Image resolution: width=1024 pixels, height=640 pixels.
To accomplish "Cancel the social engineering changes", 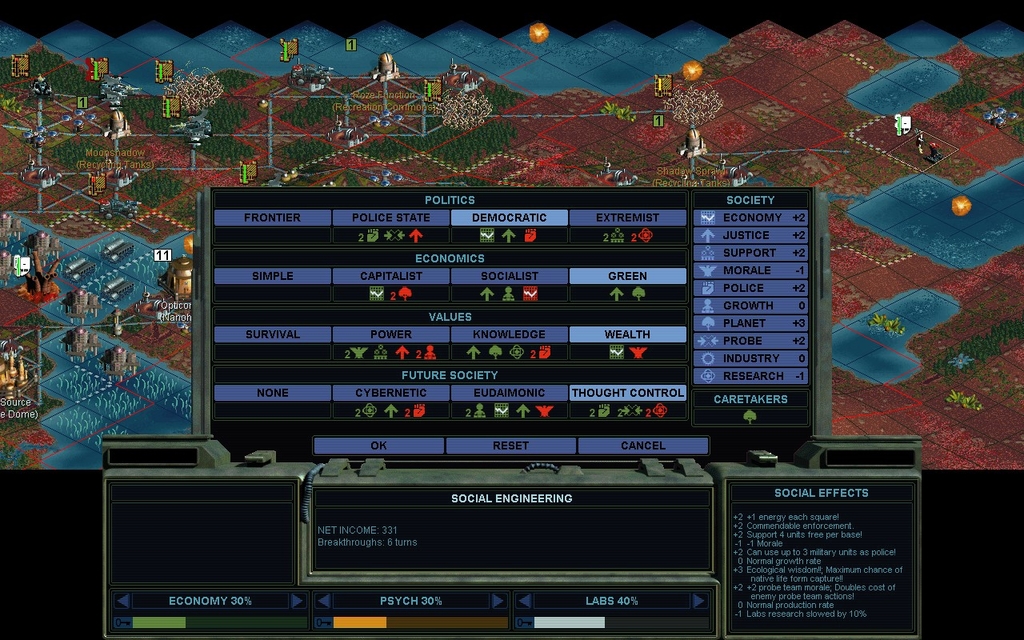I will coord(643,445).
